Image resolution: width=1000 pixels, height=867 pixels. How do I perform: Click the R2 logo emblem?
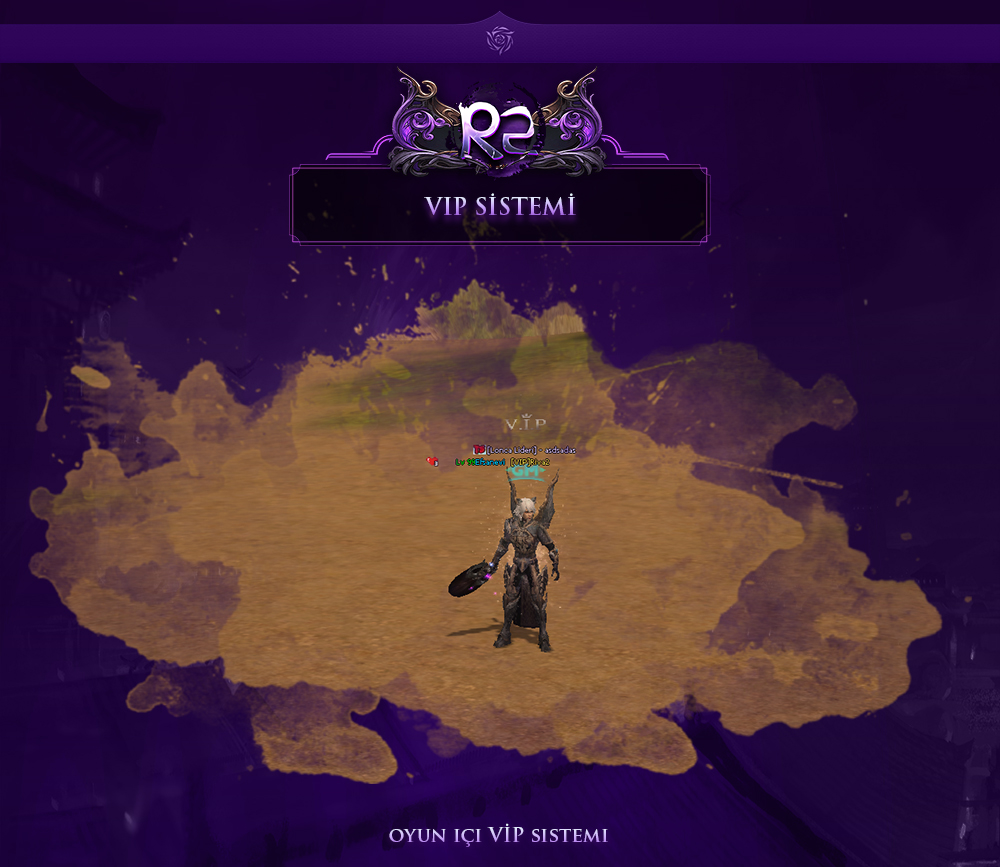pos(499,127)
